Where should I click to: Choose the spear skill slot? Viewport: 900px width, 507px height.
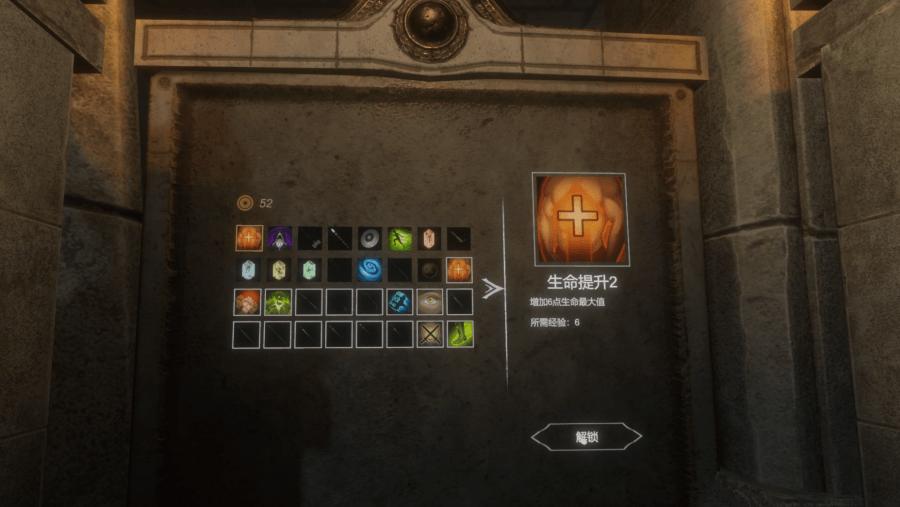pyautogui.click(x=340, y=238)
